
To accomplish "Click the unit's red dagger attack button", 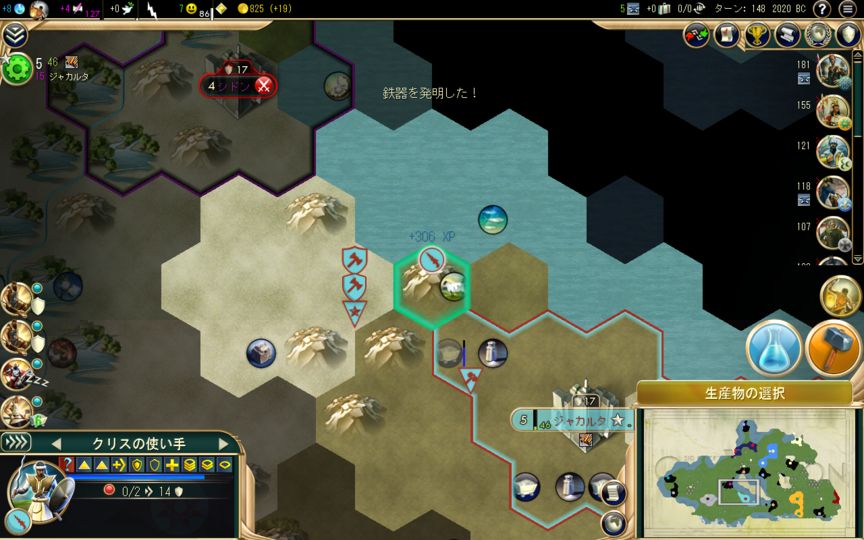I will (x=18, y=519).
